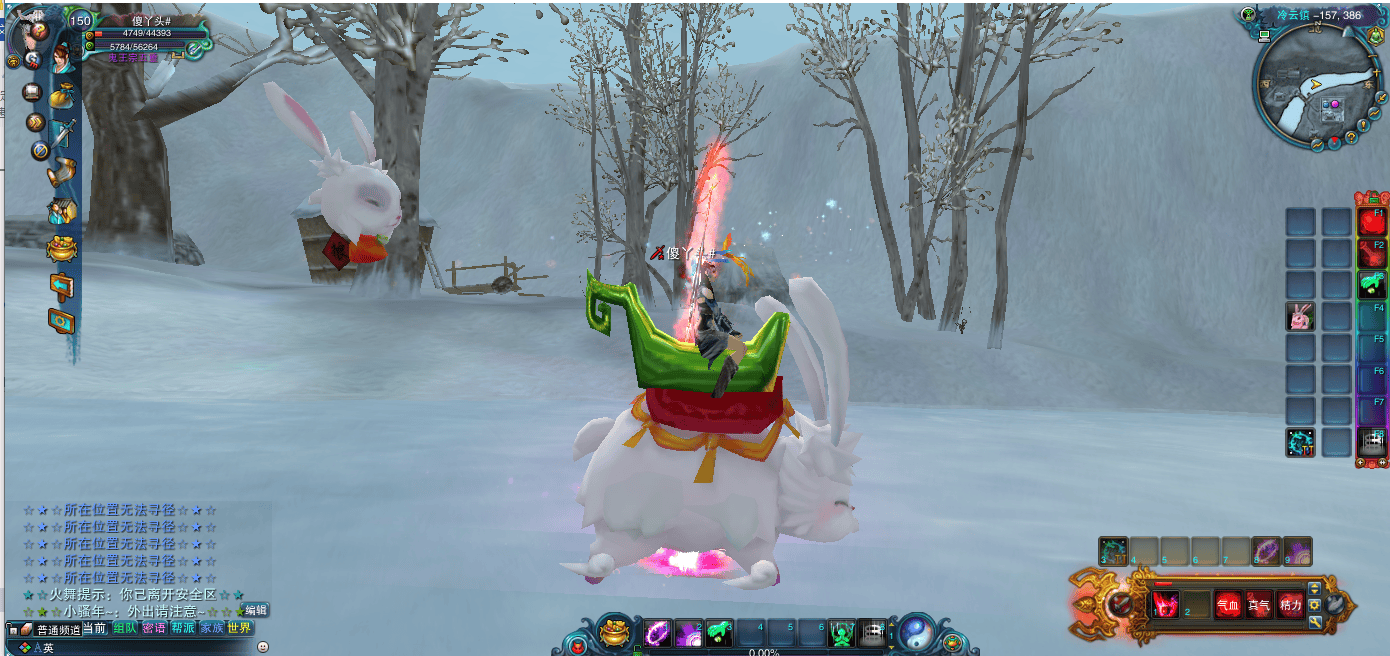
Task: Switch to the 帮派 guild chat tab
Action: (182, 629)
